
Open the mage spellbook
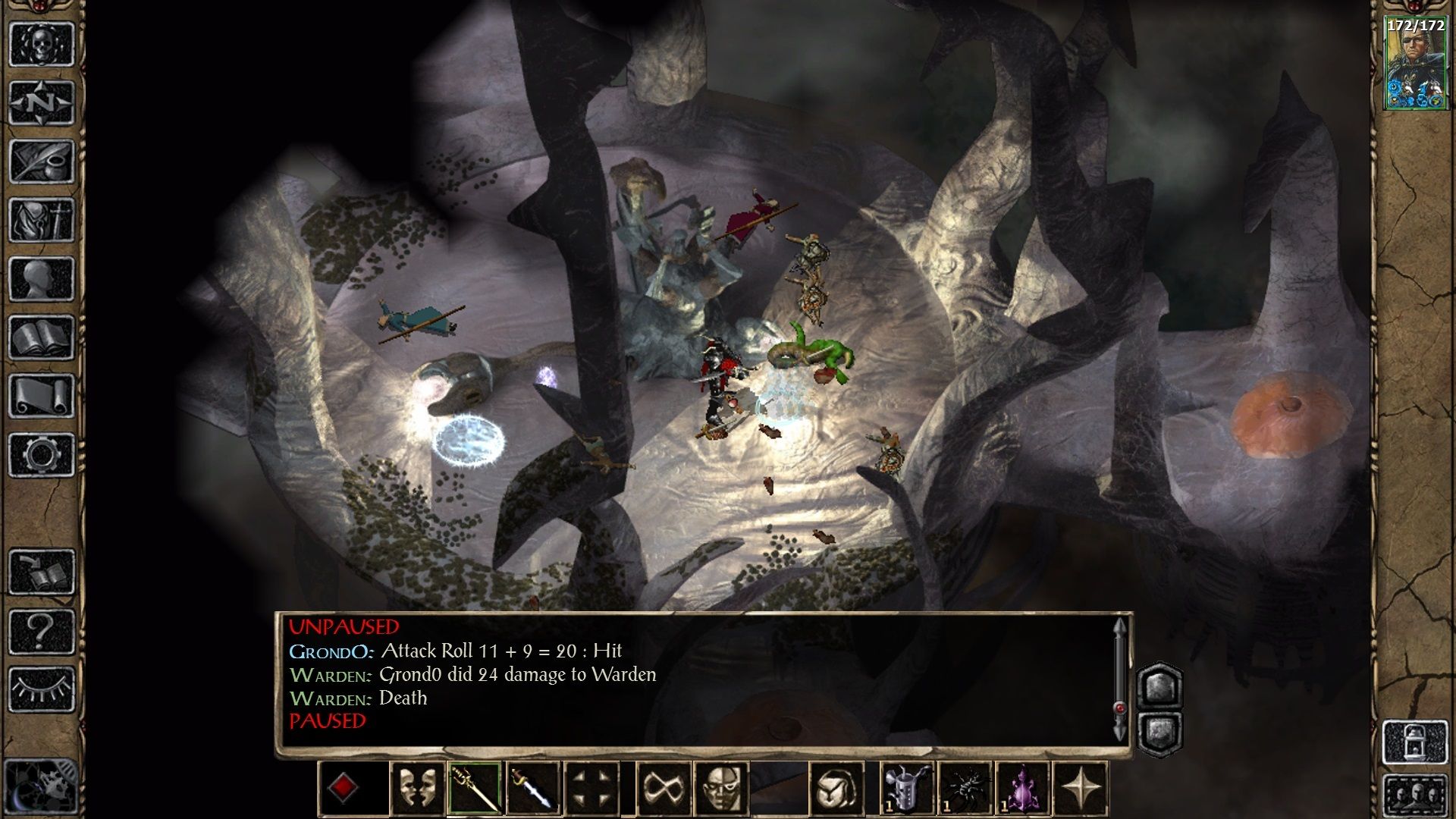click(42, 337)
